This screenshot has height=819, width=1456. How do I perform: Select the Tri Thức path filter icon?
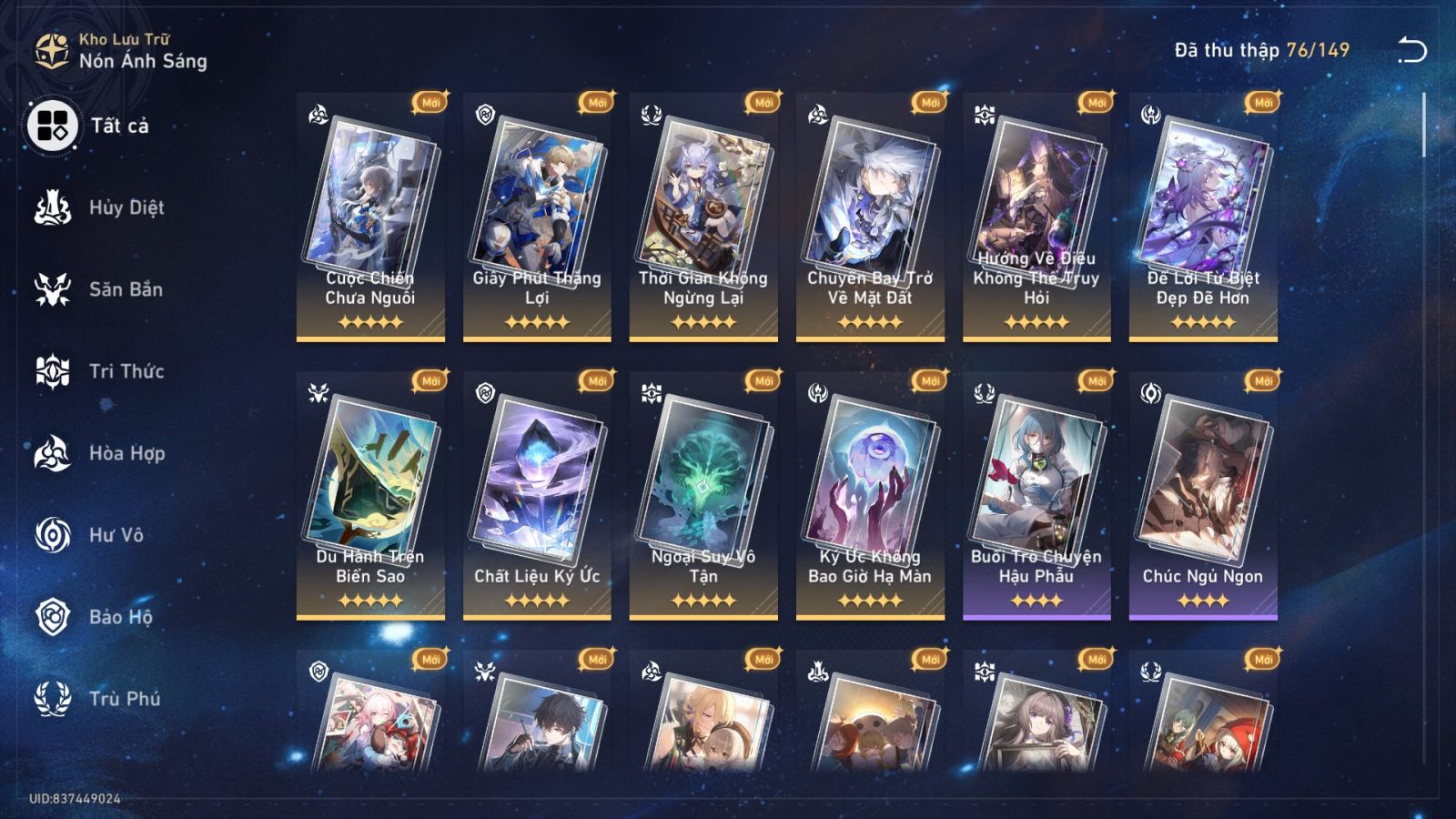(x=55, y=371)
